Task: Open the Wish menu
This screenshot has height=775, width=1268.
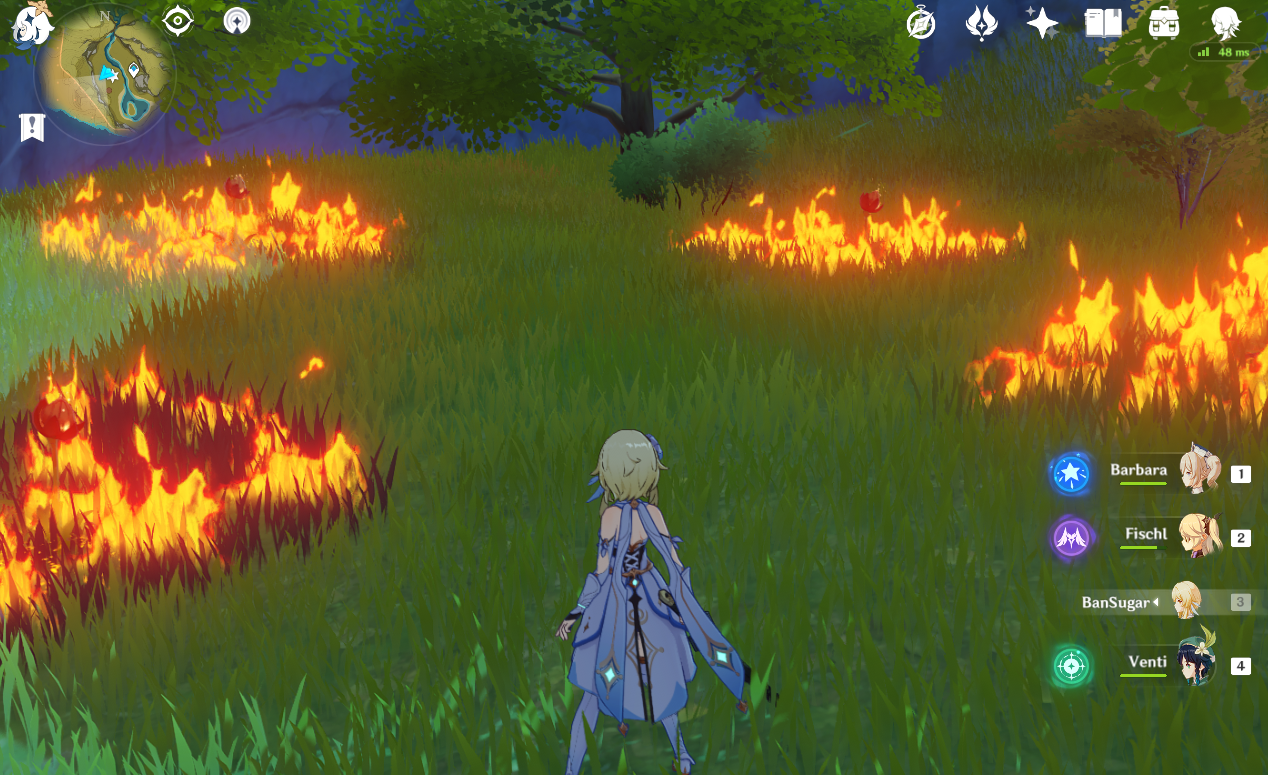Action: point(982,23)
